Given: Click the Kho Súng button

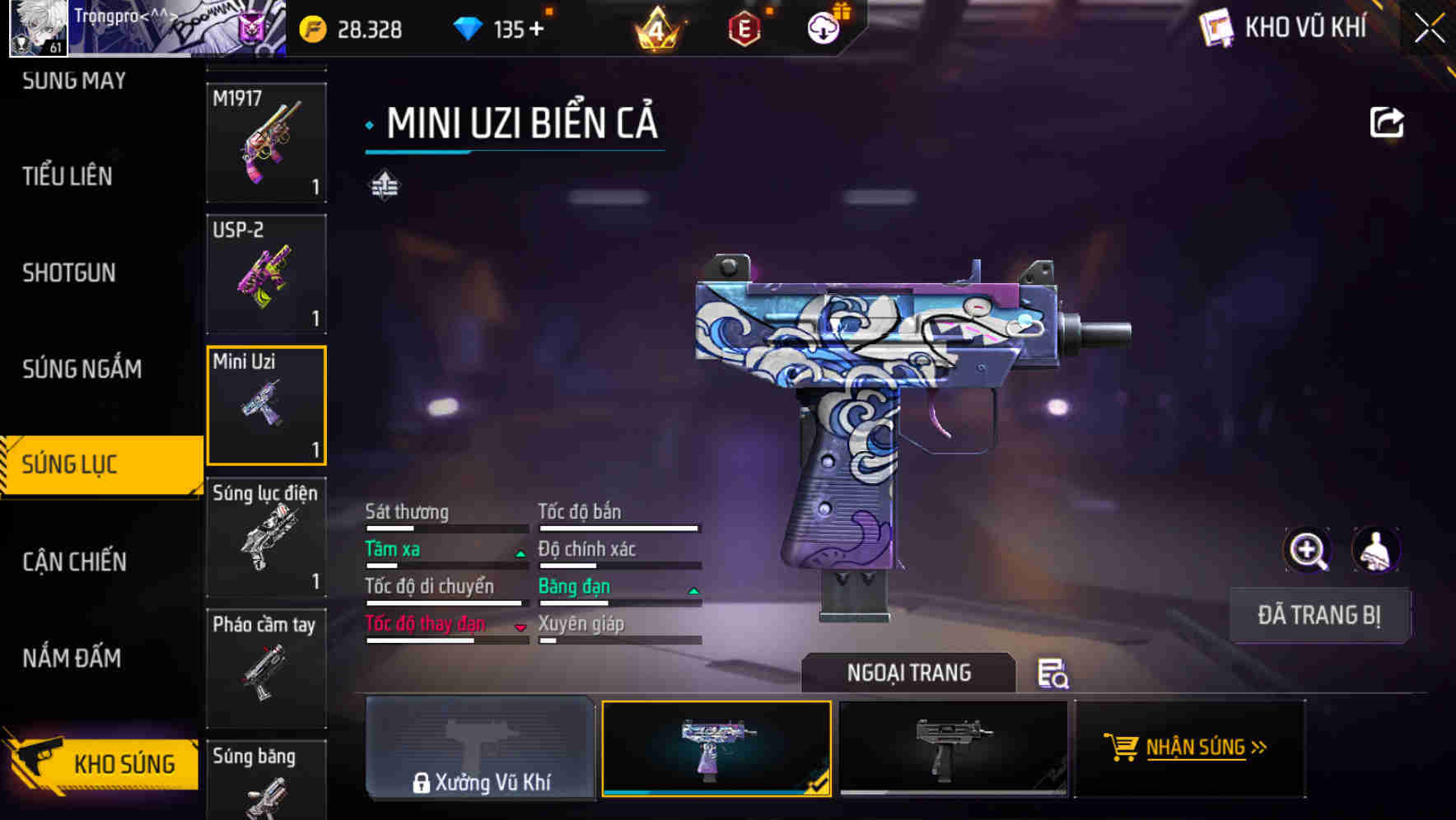Looking at the screenshot, I should pyautogui.click(x=103, y=762).
